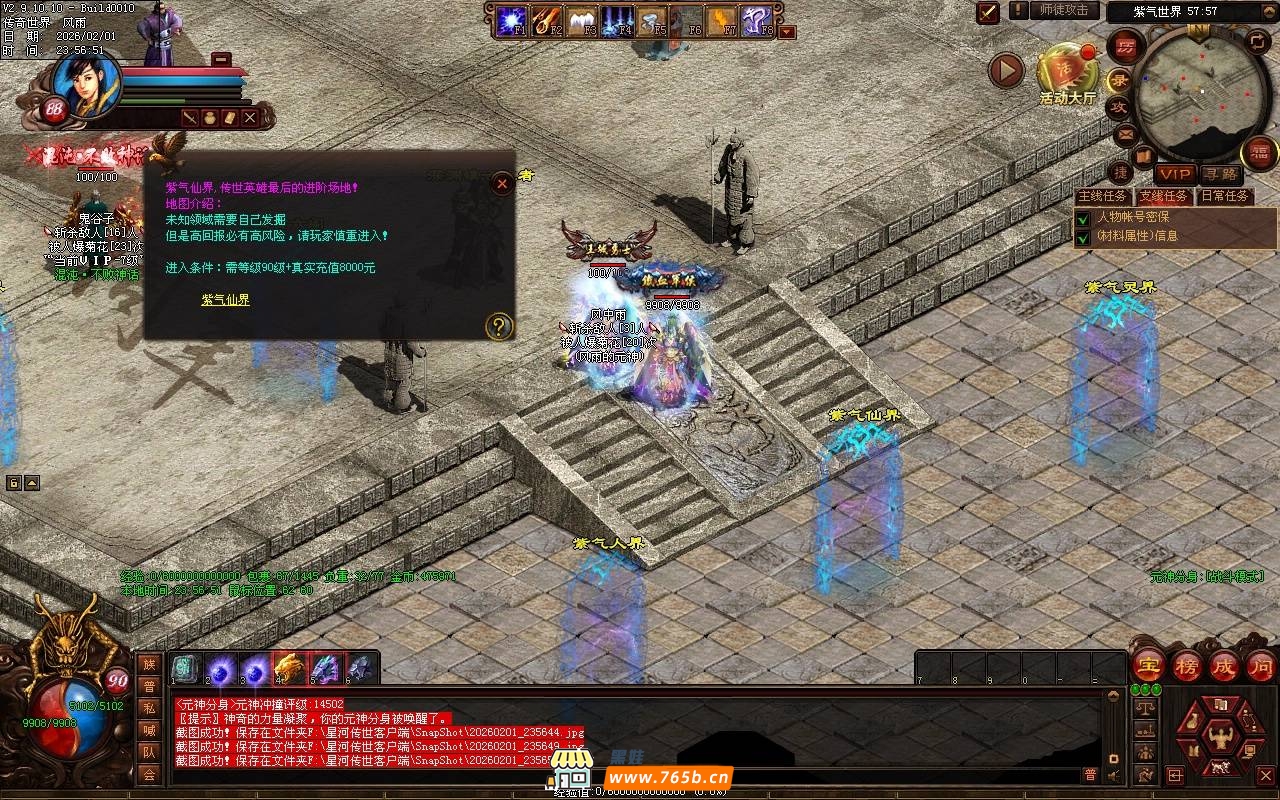Open the 活动大厅 activity hall
Viewport: 1280px width, 800px height.
tap(1067, 72)
